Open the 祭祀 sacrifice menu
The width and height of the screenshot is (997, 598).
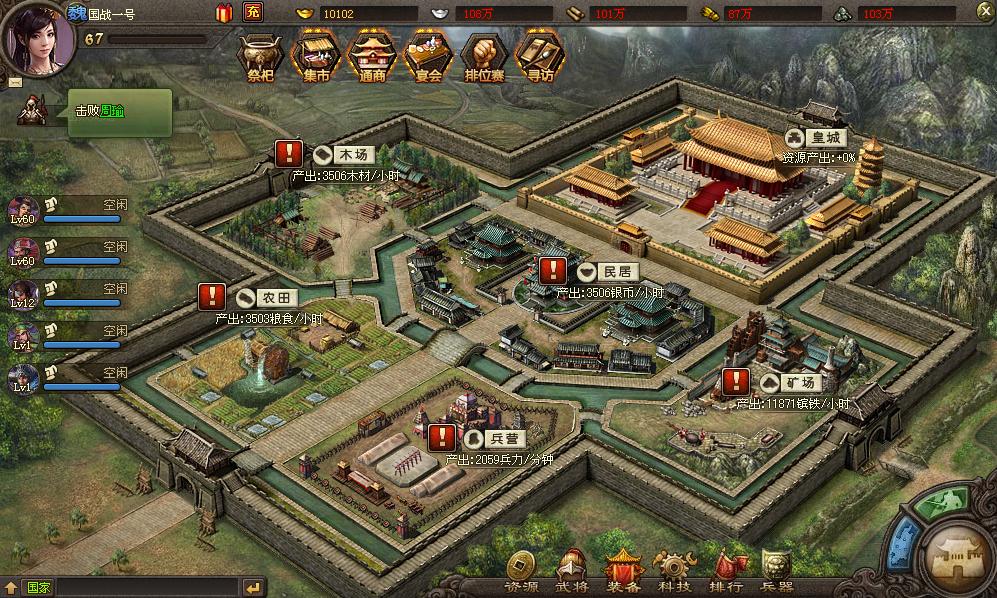[258, 58]
